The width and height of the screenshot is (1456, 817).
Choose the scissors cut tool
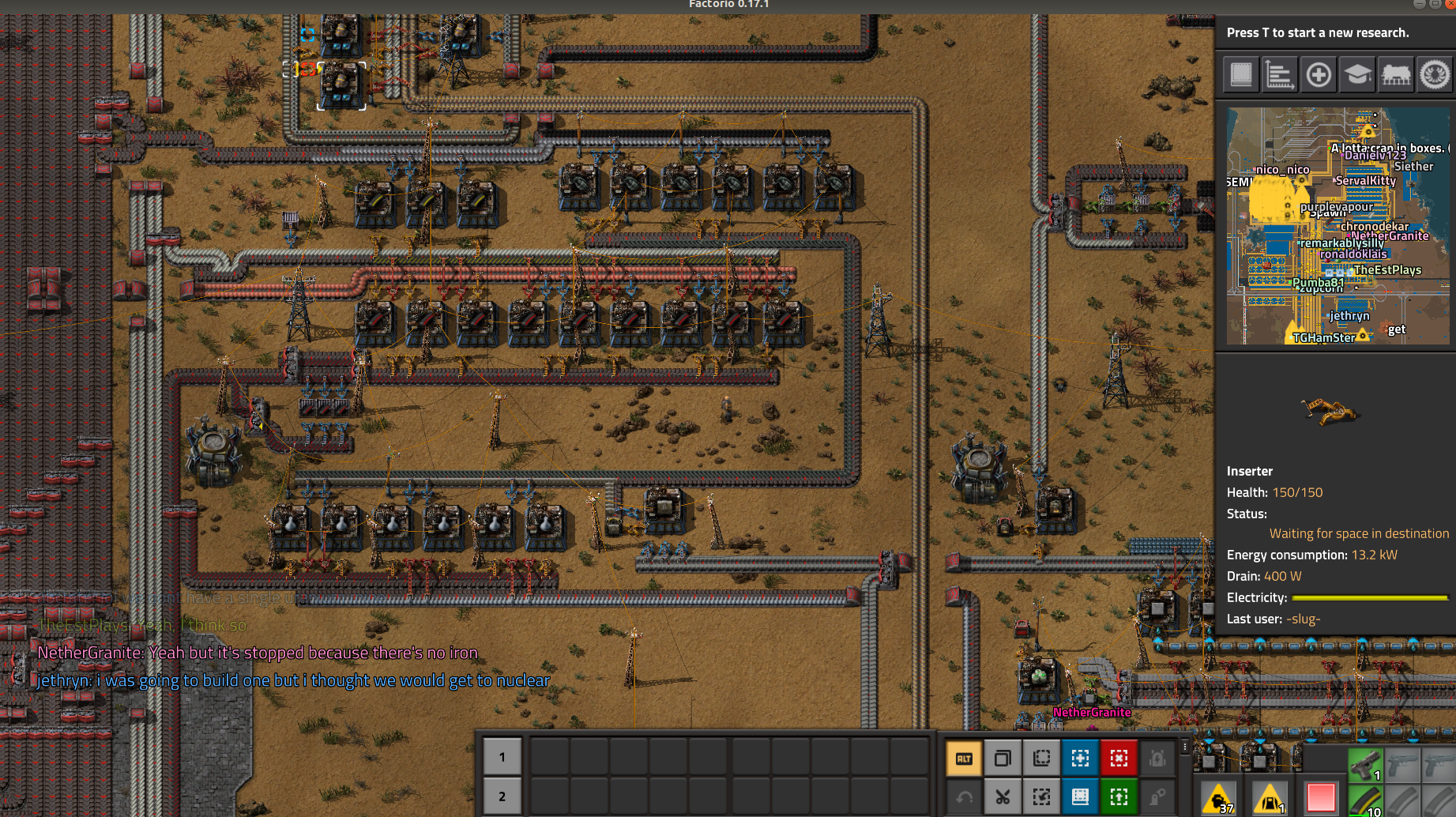tap(1003, 797)
